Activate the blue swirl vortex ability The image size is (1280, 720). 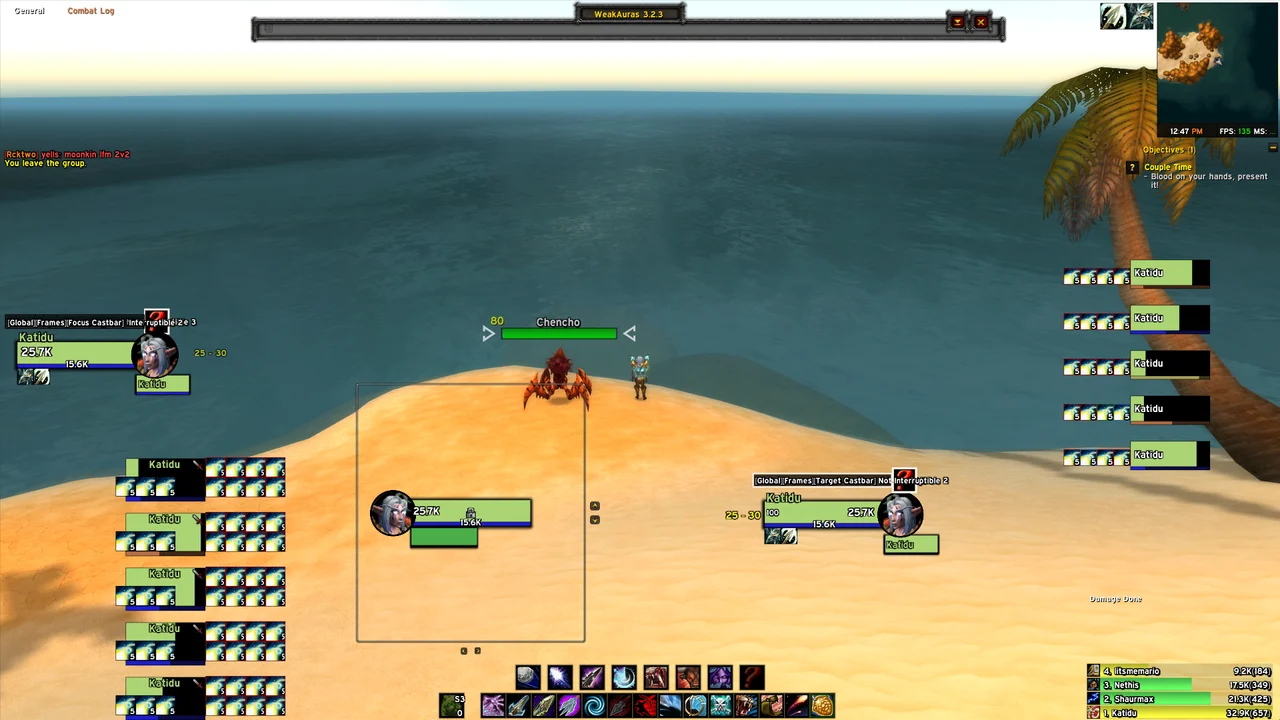pos(594,707)
